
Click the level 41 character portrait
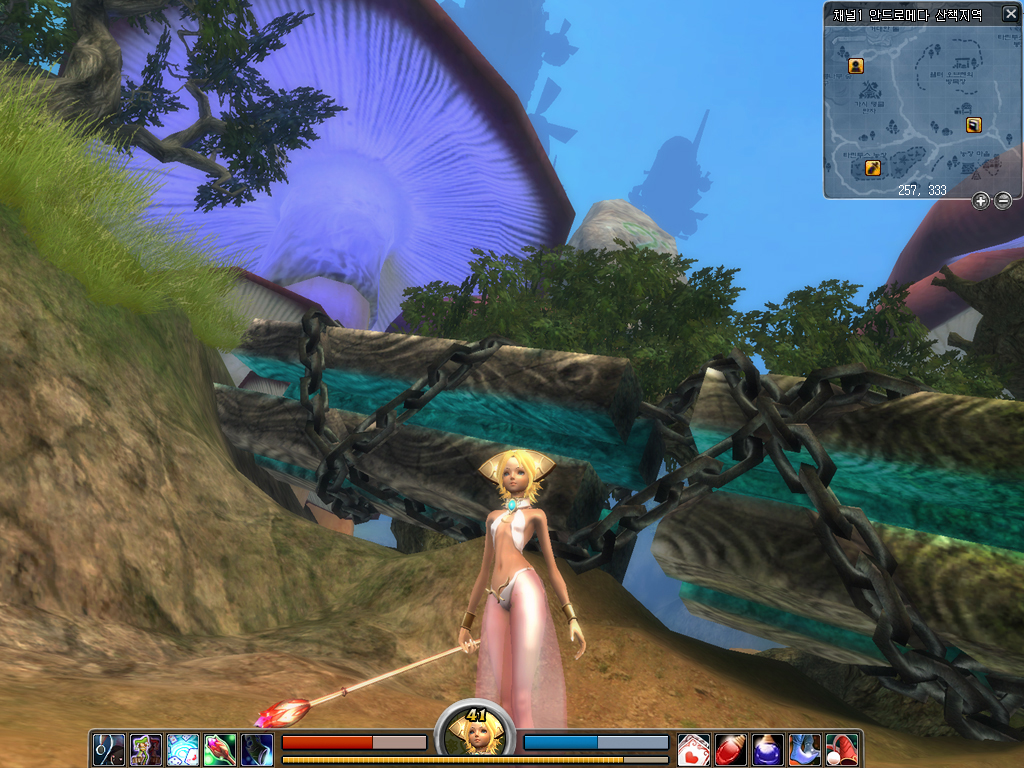coord(476,734)
